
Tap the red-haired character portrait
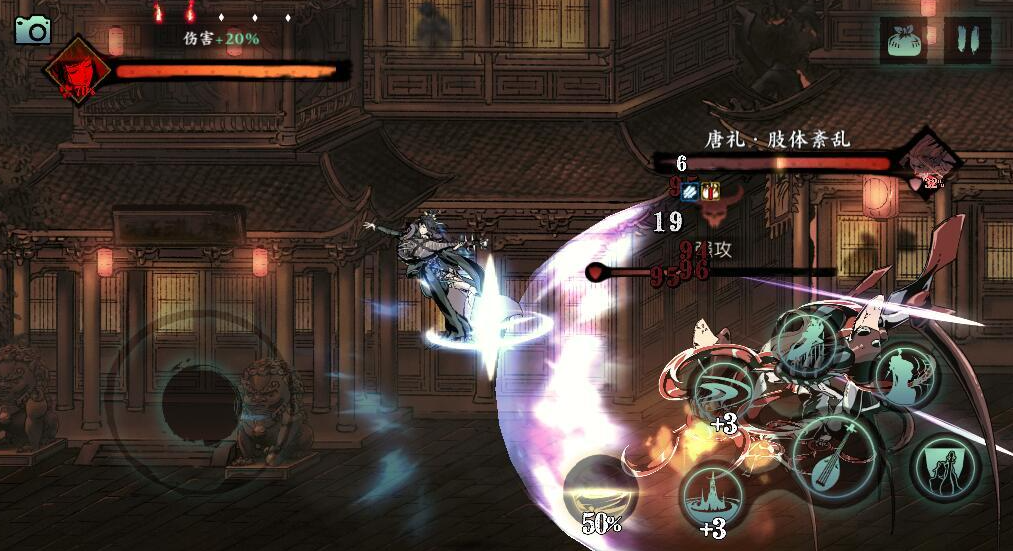[76, 72]
